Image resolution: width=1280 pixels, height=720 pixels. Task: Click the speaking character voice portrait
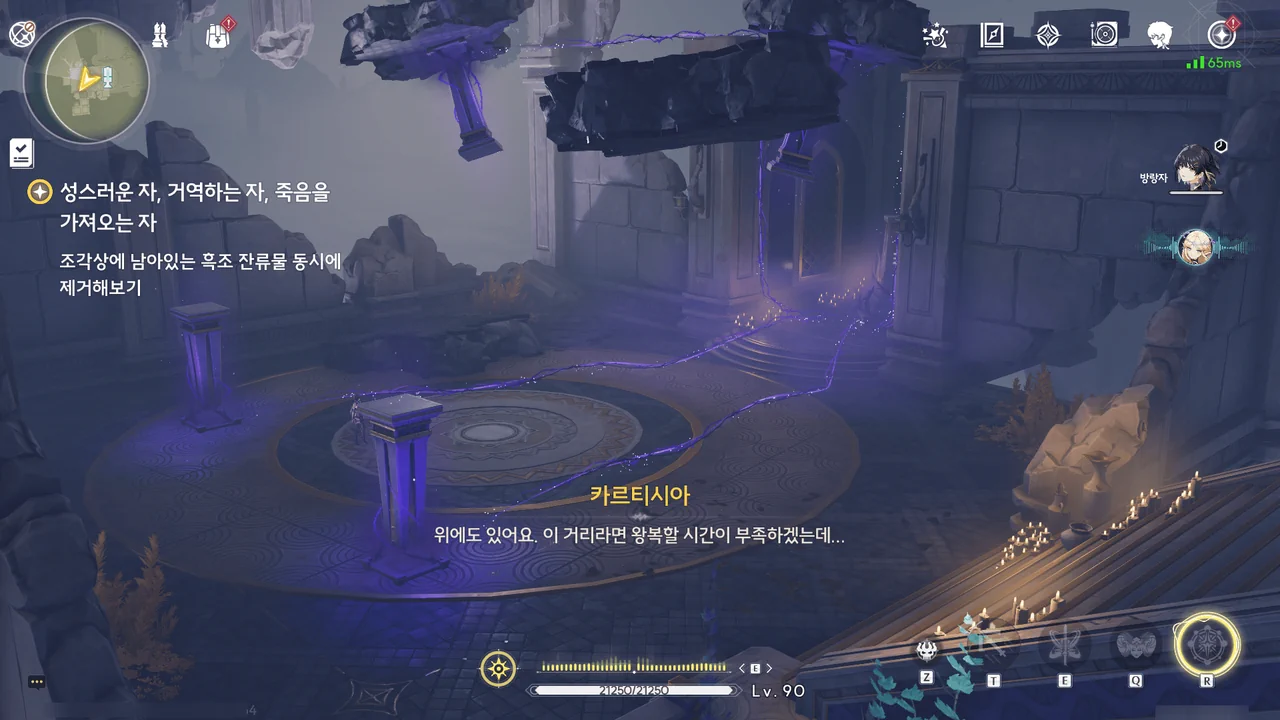1195,248
